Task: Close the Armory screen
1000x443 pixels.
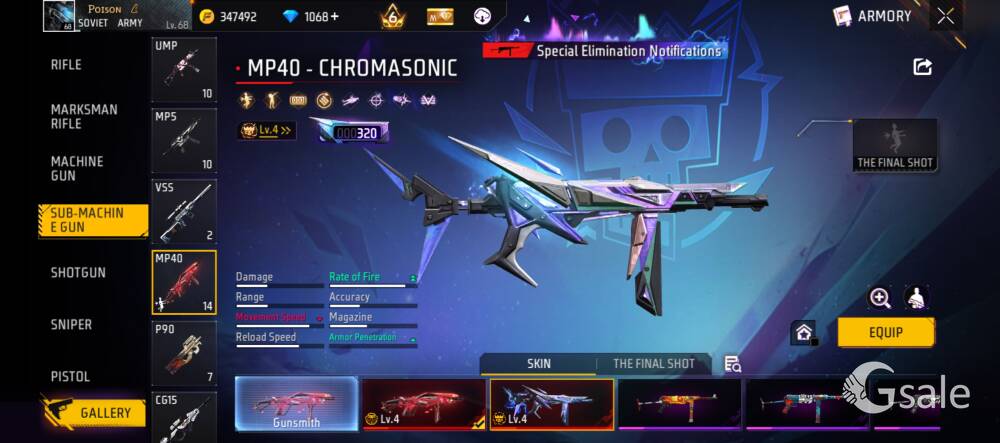Action: [946, 15]
